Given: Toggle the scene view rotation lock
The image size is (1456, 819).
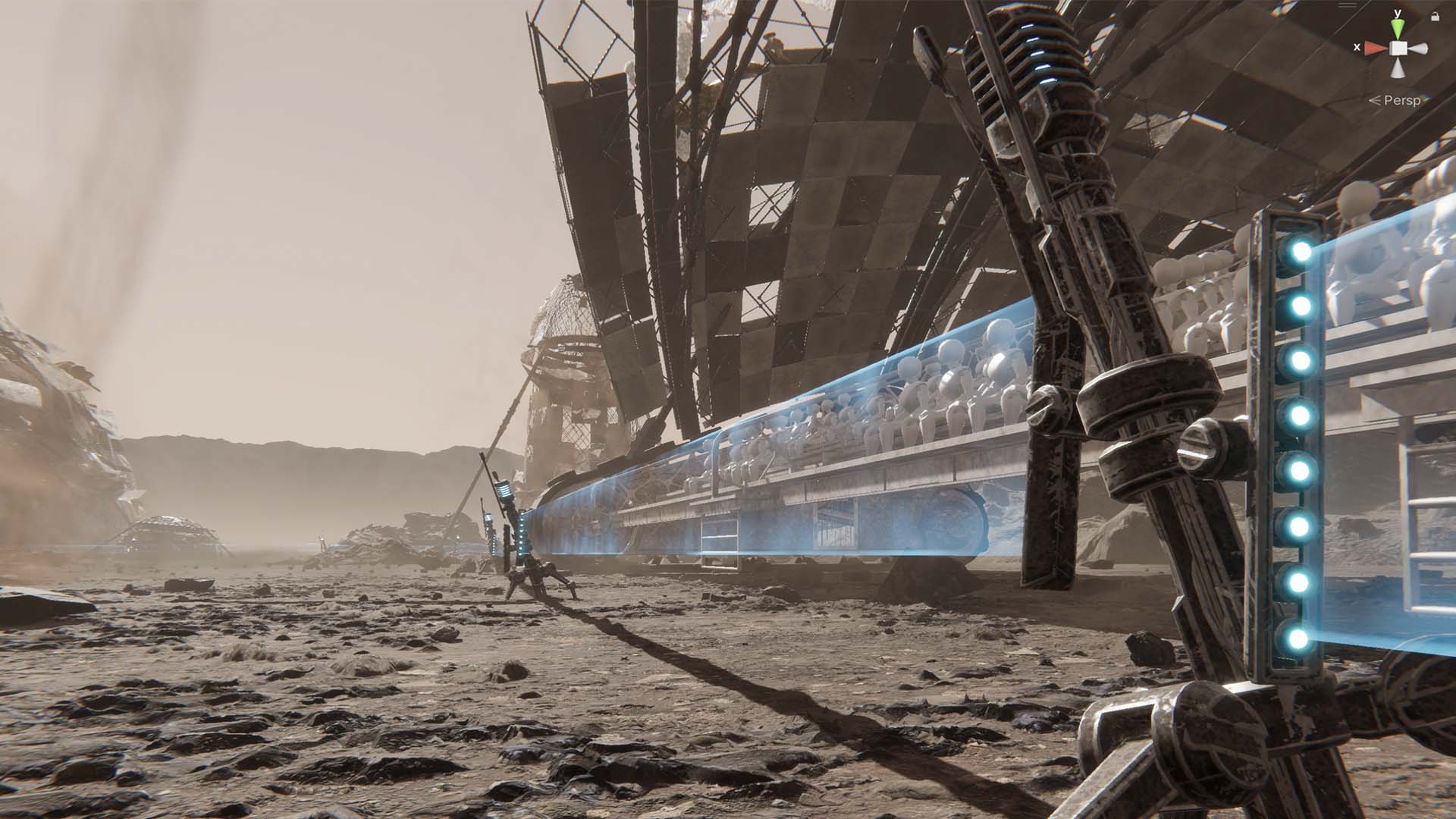Looking at the screenshot, I should coord(1434,16).
